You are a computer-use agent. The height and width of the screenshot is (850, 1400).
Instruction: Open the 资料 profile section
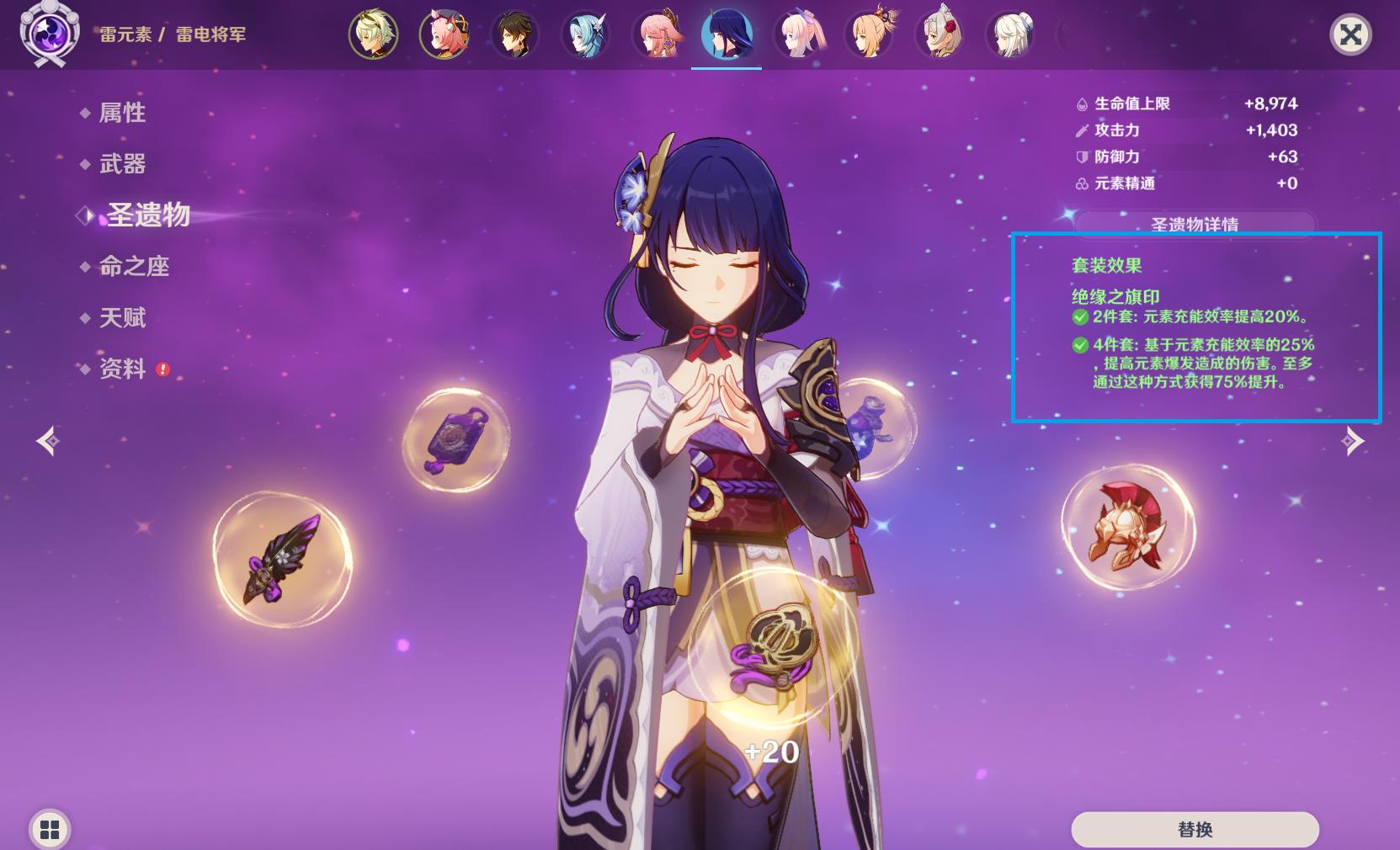122,369
